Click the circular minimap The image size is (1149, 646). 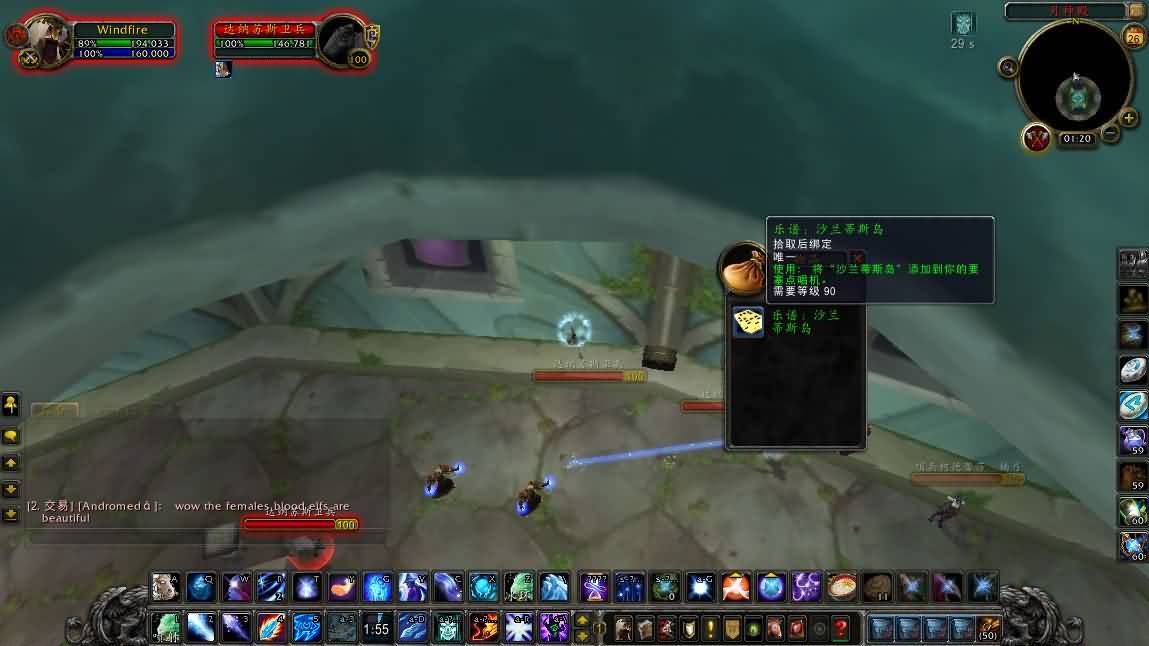[x=1076, y=82]
